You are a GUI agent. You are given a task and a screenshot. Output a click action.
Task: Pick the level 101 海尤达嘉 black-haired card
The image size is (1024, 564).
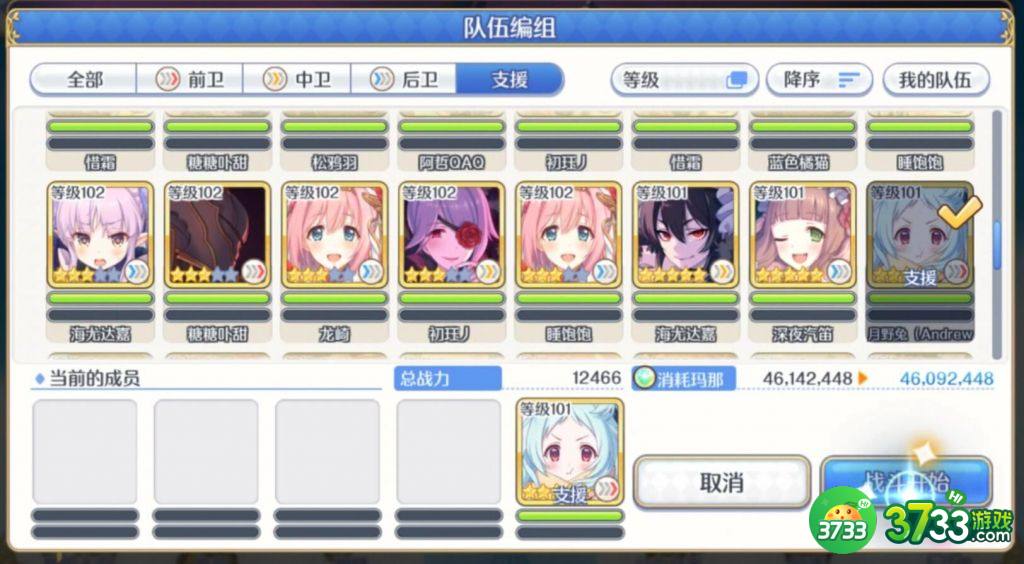(686, 235)
